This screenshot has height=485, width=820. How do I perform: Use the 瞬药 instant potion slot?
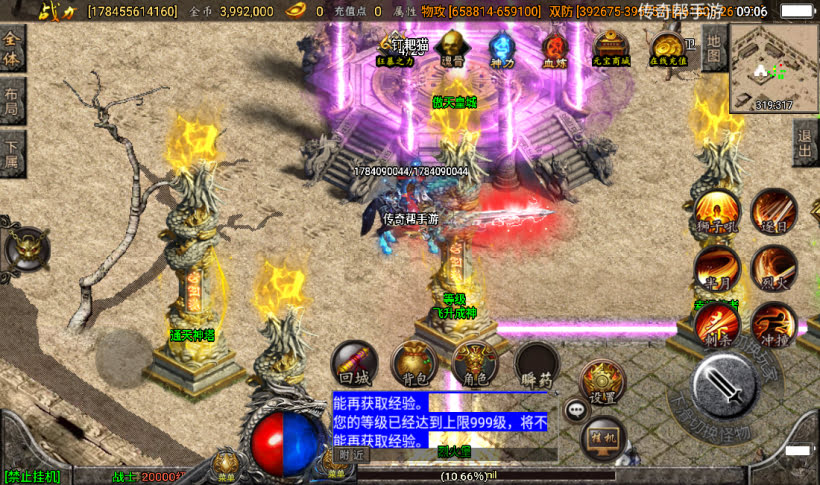tap(536, 361)
